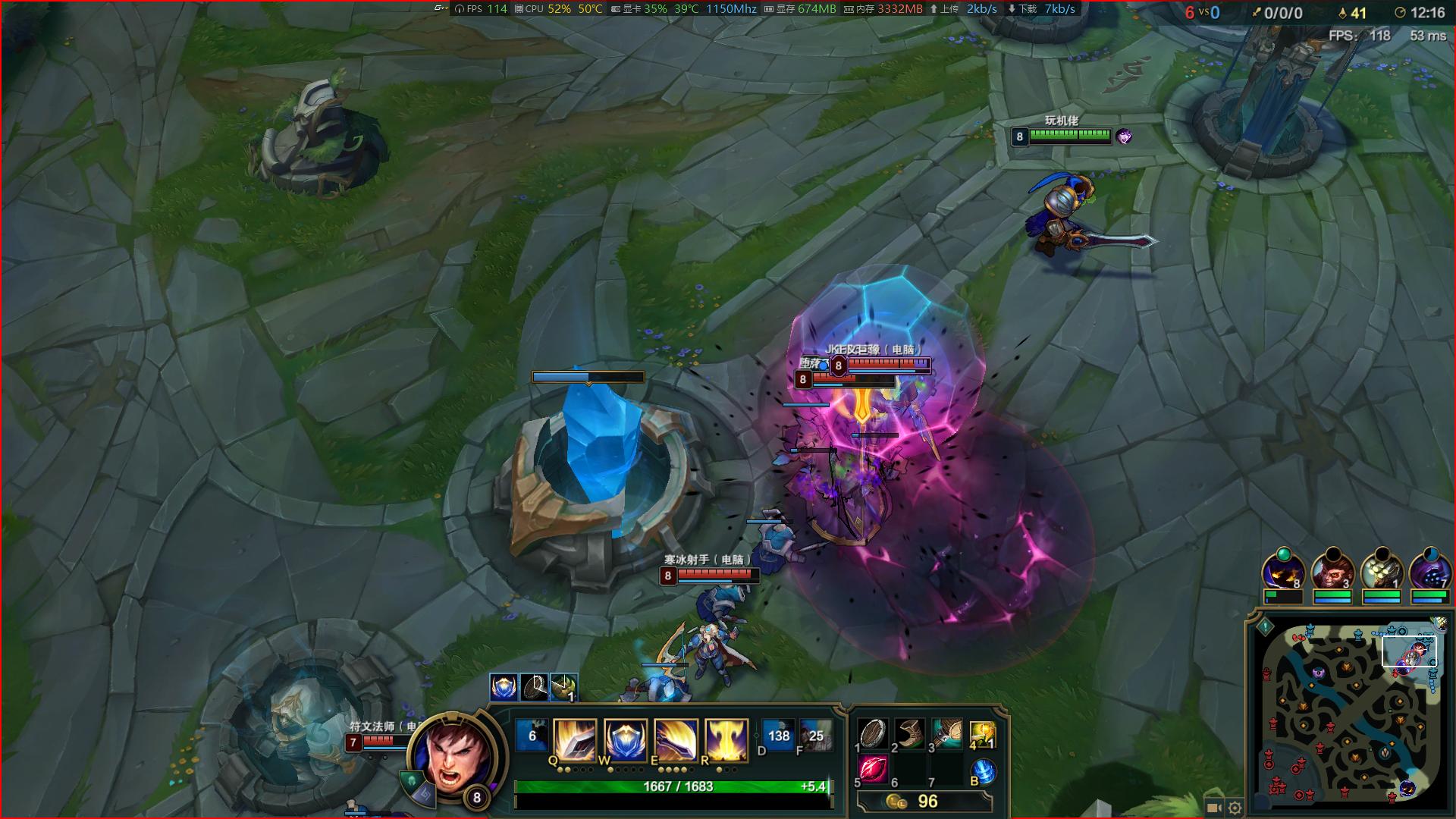Click the red crystal item in slot 5
The height and width of the screenshot is (819, 1456).
(x=873, y=770)
